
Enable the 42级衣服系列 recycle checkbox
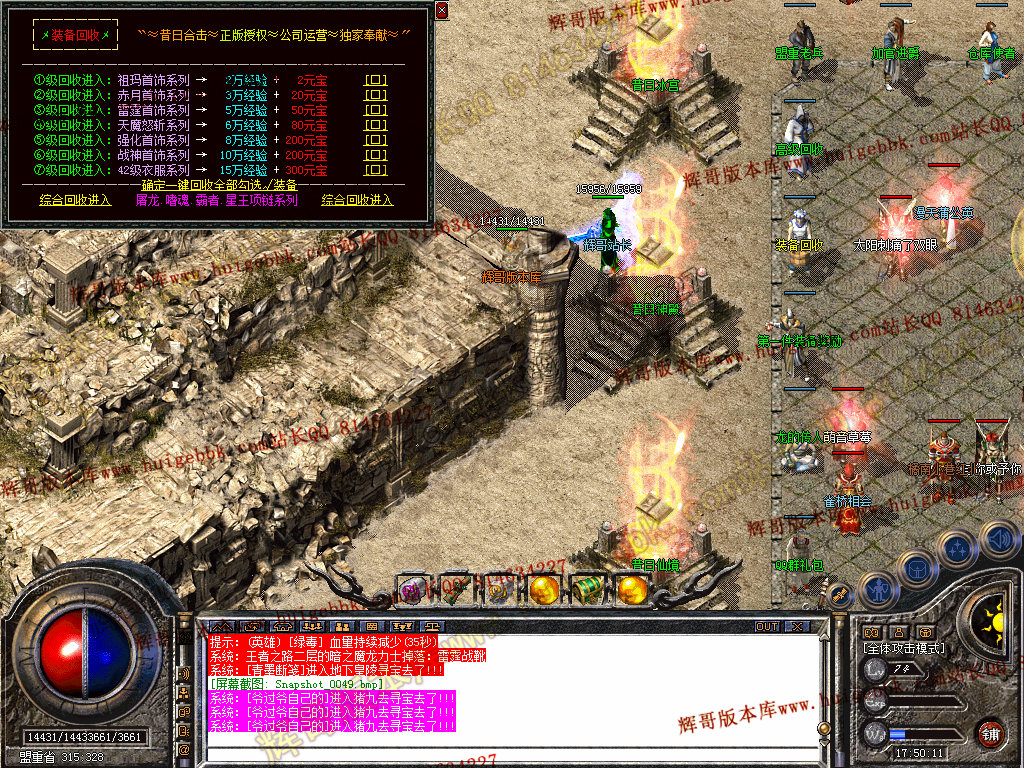click(376, 171)
